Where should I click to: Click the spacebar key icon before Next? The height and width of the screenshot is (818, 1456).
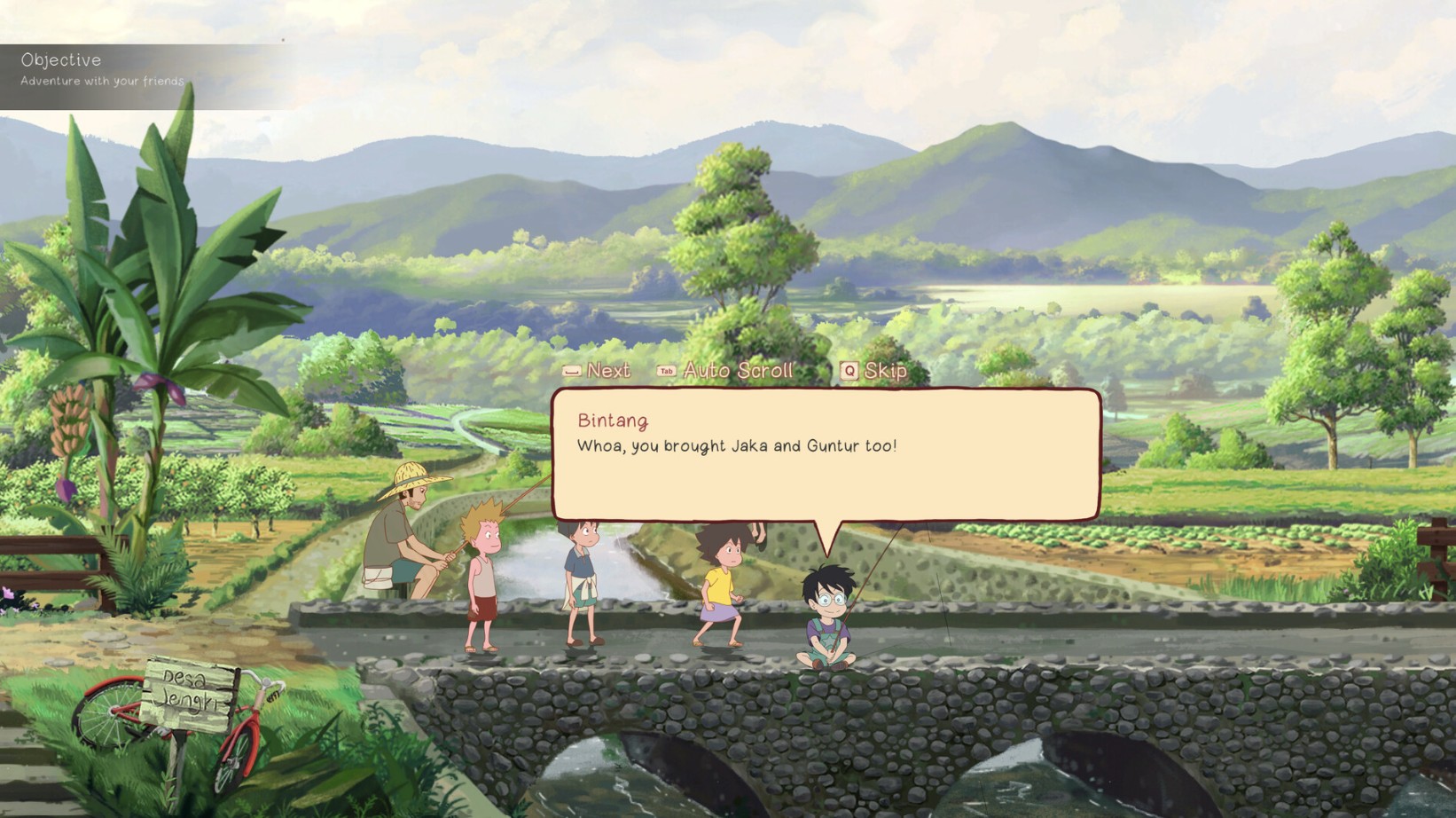(x=571, y=372)
